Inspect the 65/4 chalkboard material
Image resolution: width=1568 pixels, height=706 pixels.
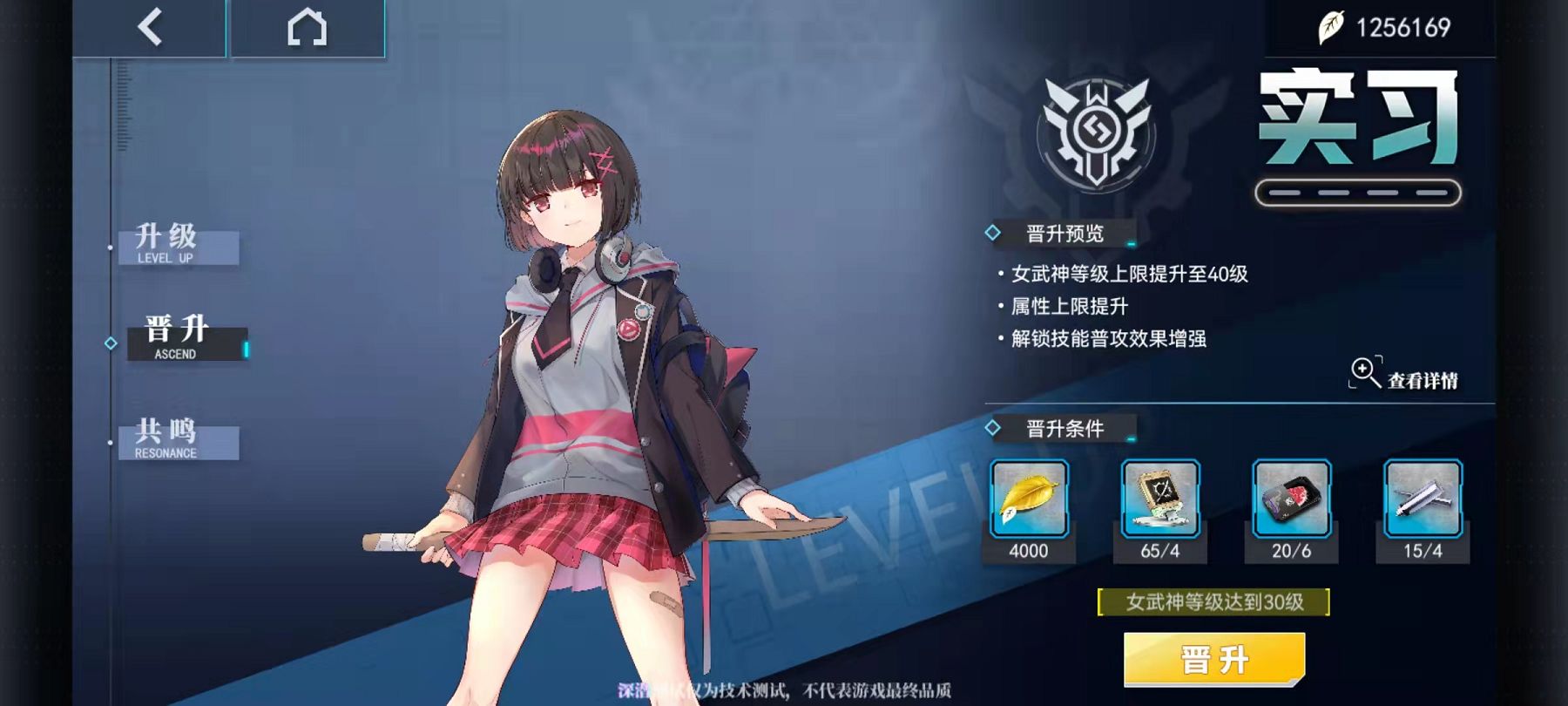pos(1160,499)
